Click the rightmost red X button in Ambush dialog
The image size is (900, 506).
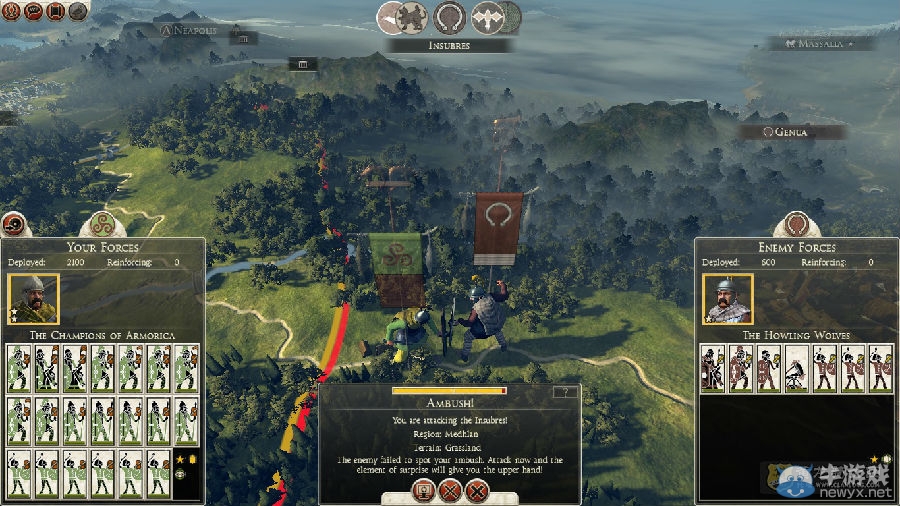[477, 491]
